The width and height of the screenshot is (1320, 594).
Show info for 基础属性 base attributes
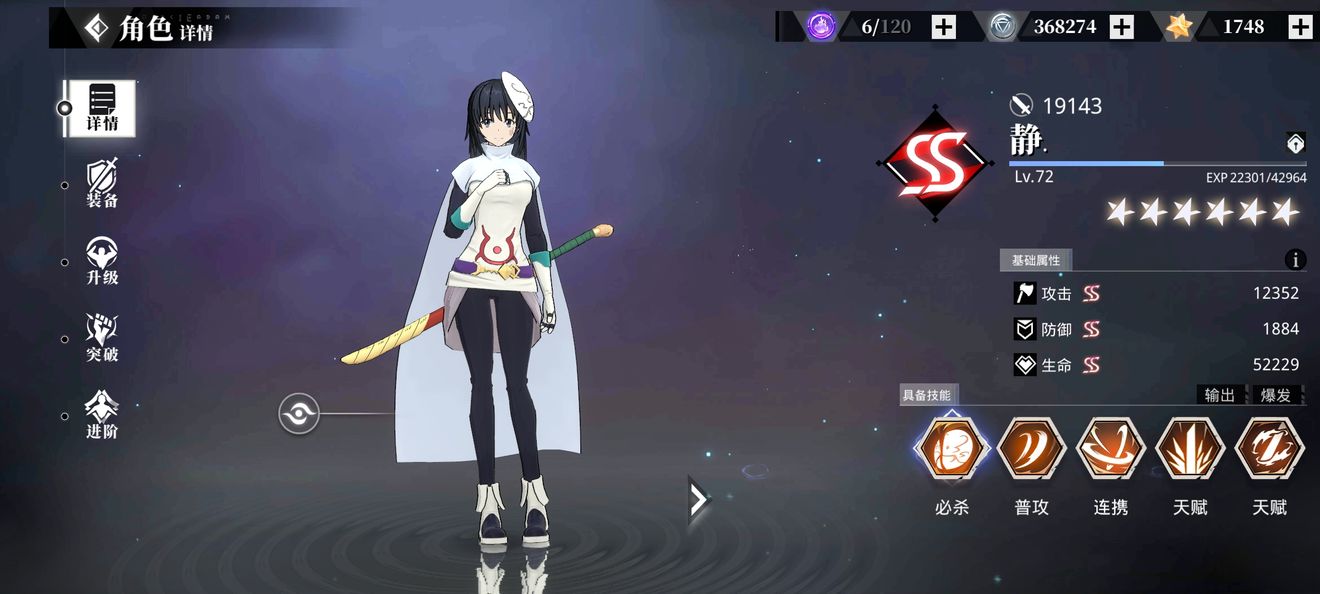tap(1295, 260)
